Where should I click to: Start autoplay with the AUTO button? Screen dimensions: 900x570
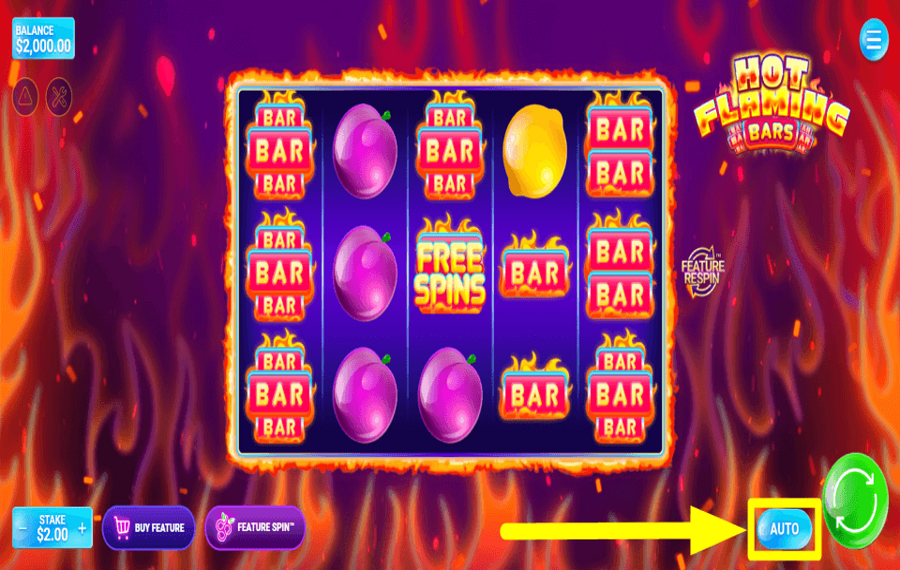pos(784,528)
